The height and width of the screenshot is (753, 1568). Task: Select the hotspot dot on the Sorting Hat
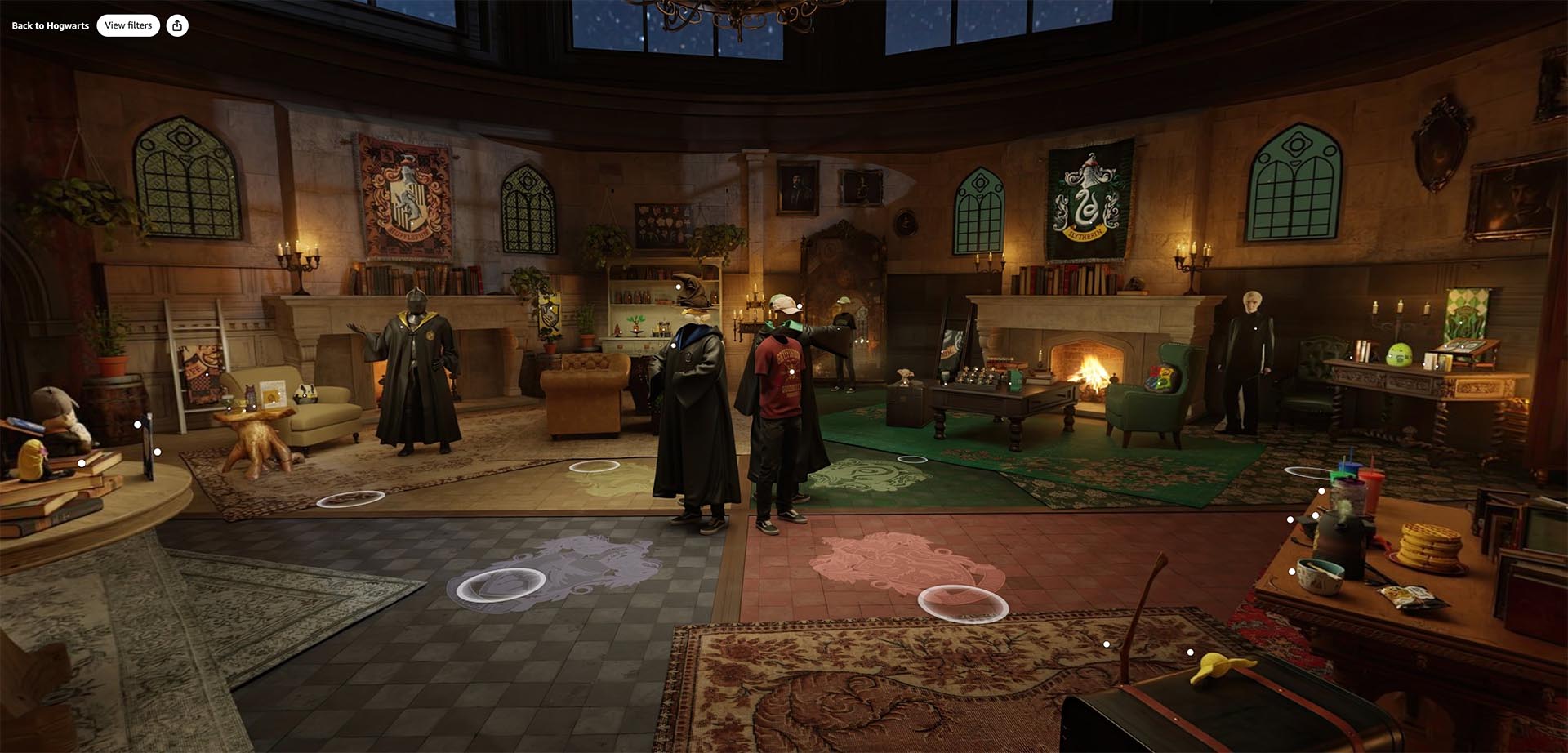678,287
